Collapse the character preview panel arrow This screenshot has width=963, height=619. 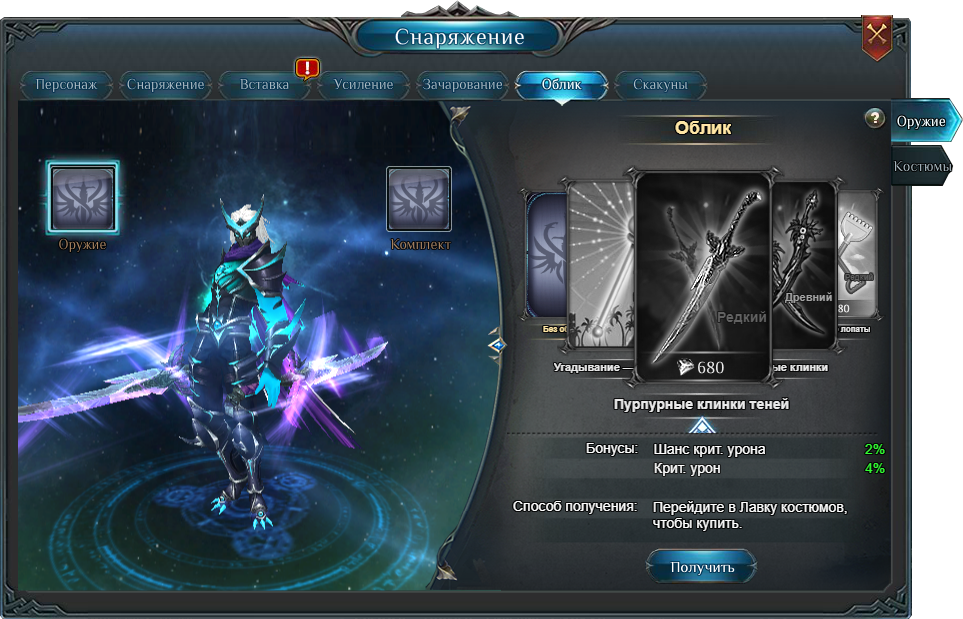tap(497, 344)
